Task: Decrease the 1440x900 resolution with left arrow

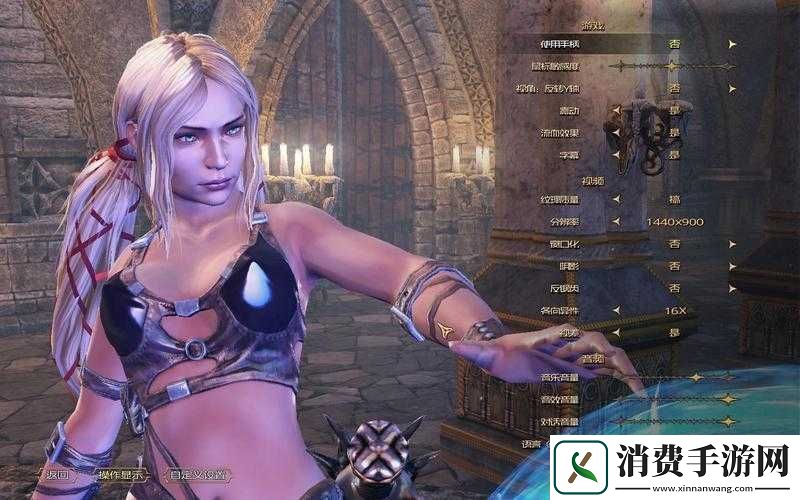Action: click(x=616, y=221)
